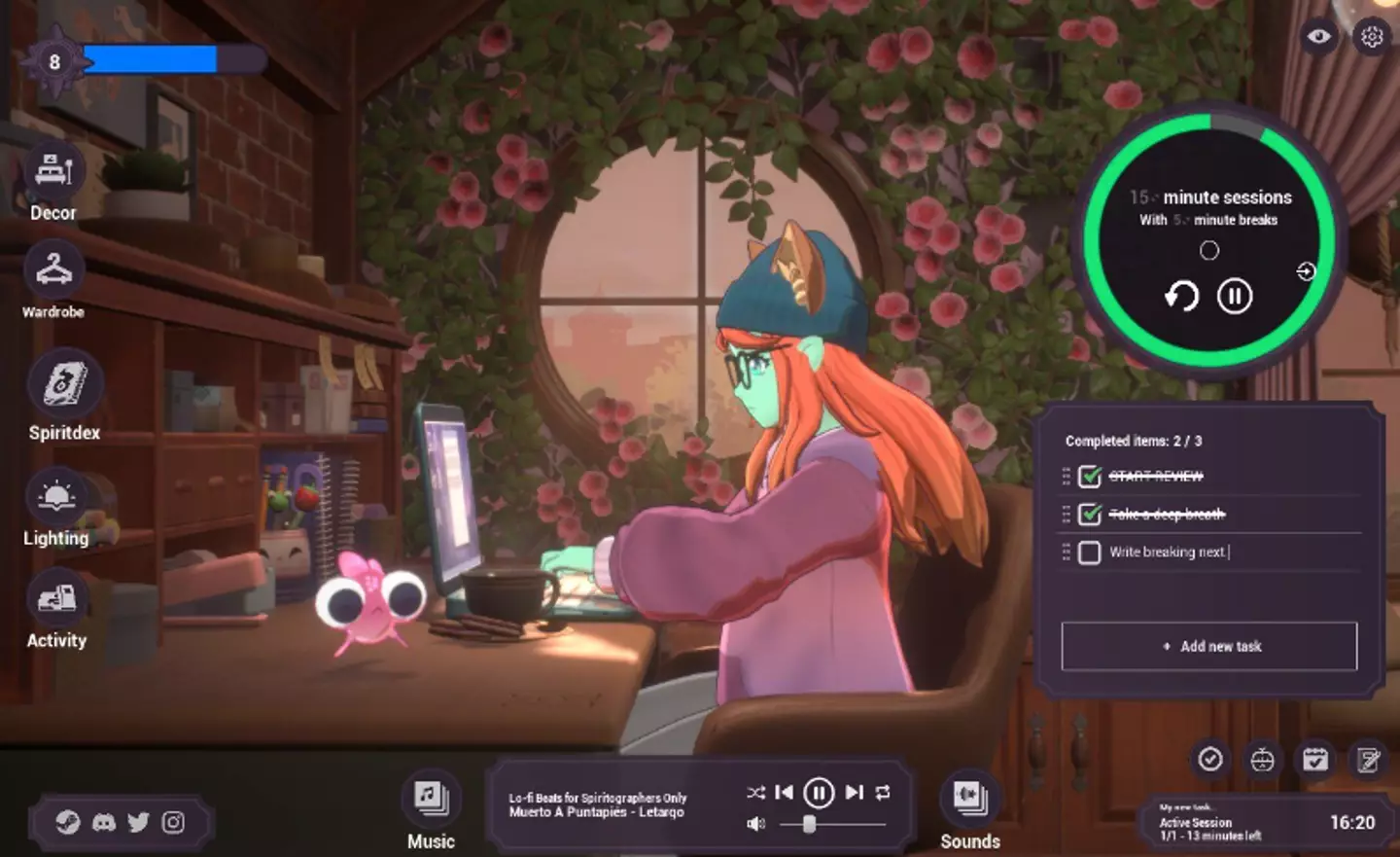Open the Activity menu
This screenshot has width=1400, height=857.
click(56, 599)
